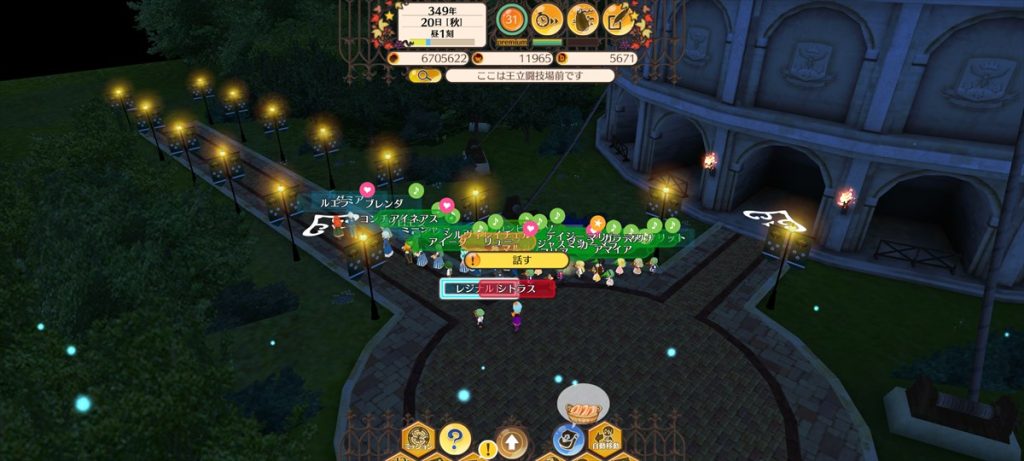Open the beetle collection icon
This screenshot has width=1024, height=461.
pos(583,19)
